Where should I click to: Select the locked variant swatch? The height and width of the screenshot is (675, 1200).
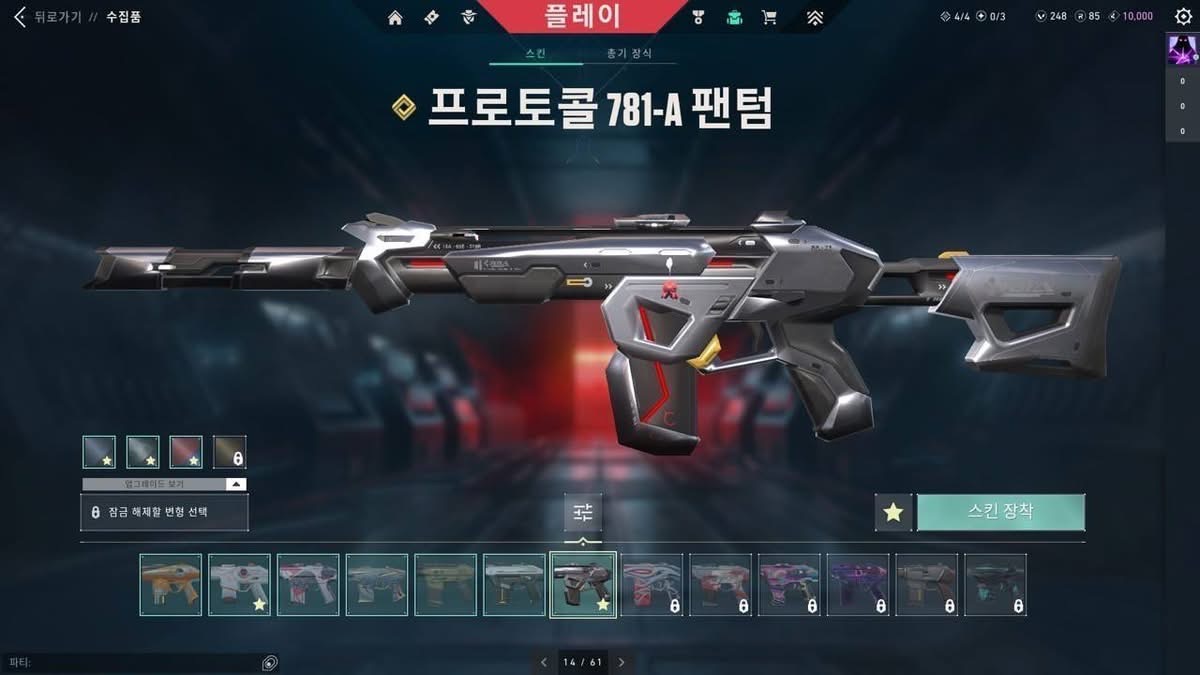pos(230,452)
